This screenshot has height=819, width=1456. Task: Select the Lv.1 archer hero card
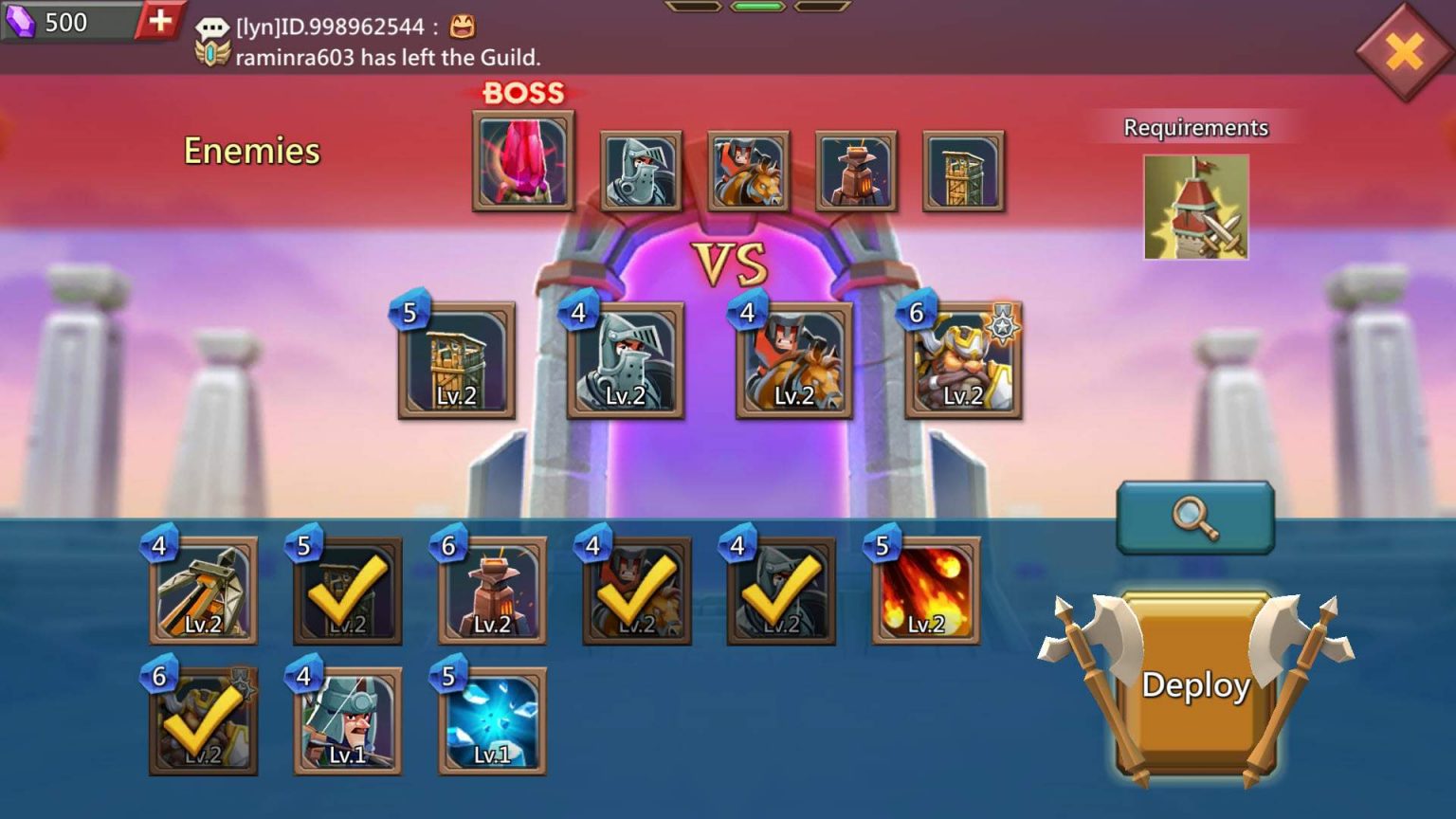347,720
